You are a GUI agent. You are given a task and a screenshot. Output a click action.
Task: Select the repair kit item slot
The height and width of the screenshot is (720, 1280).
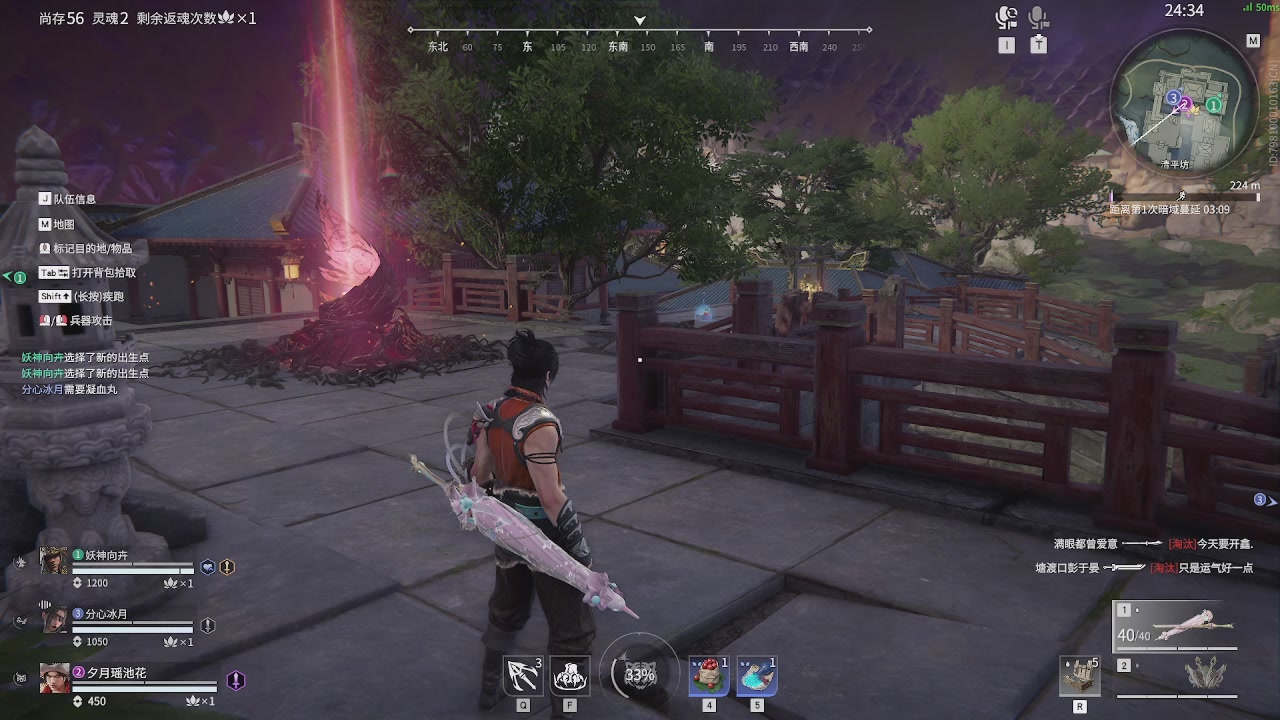coord(1080,676)
